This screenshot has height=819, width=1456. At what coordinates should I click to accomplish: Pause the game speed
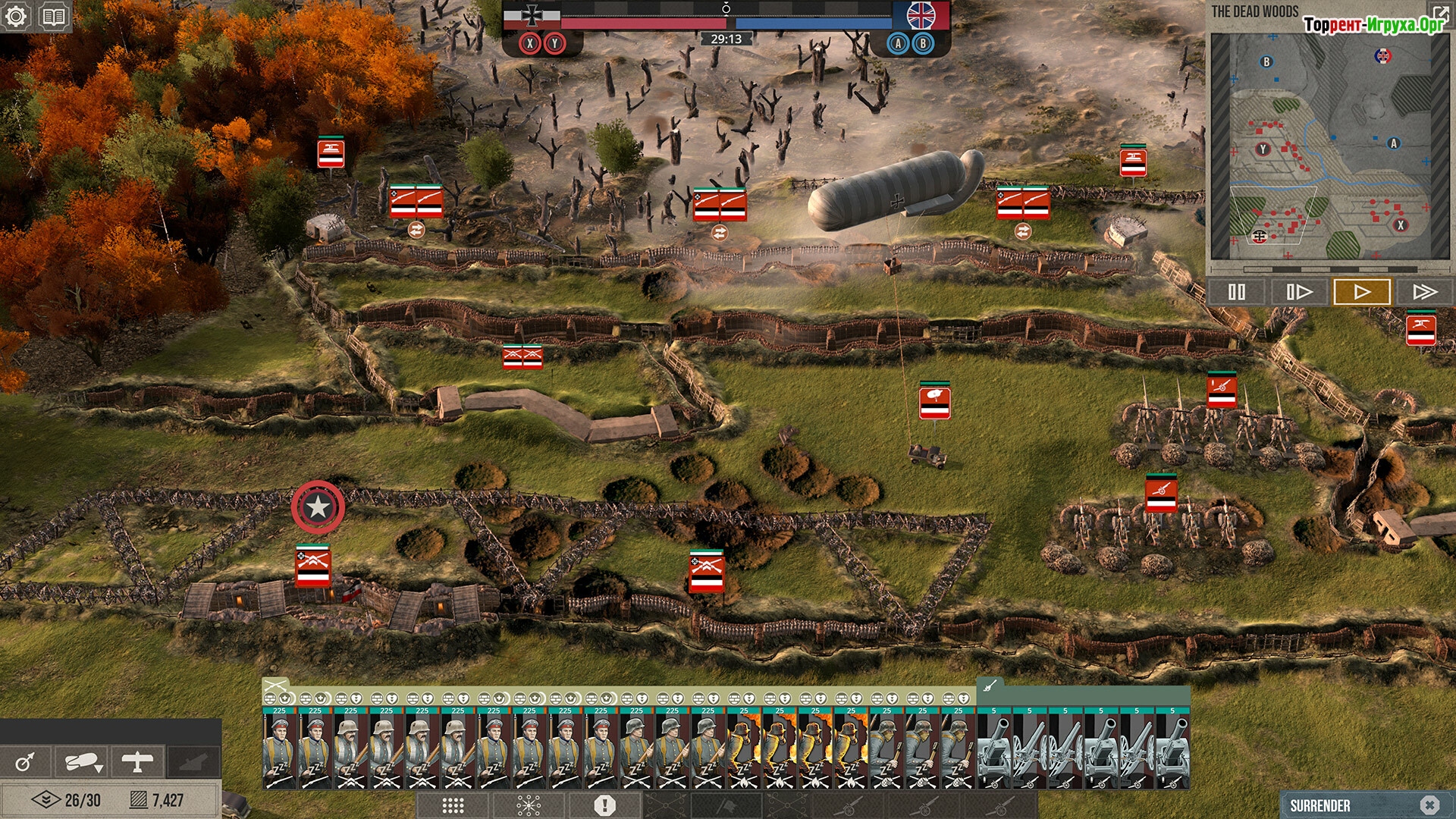(1236, 292)
